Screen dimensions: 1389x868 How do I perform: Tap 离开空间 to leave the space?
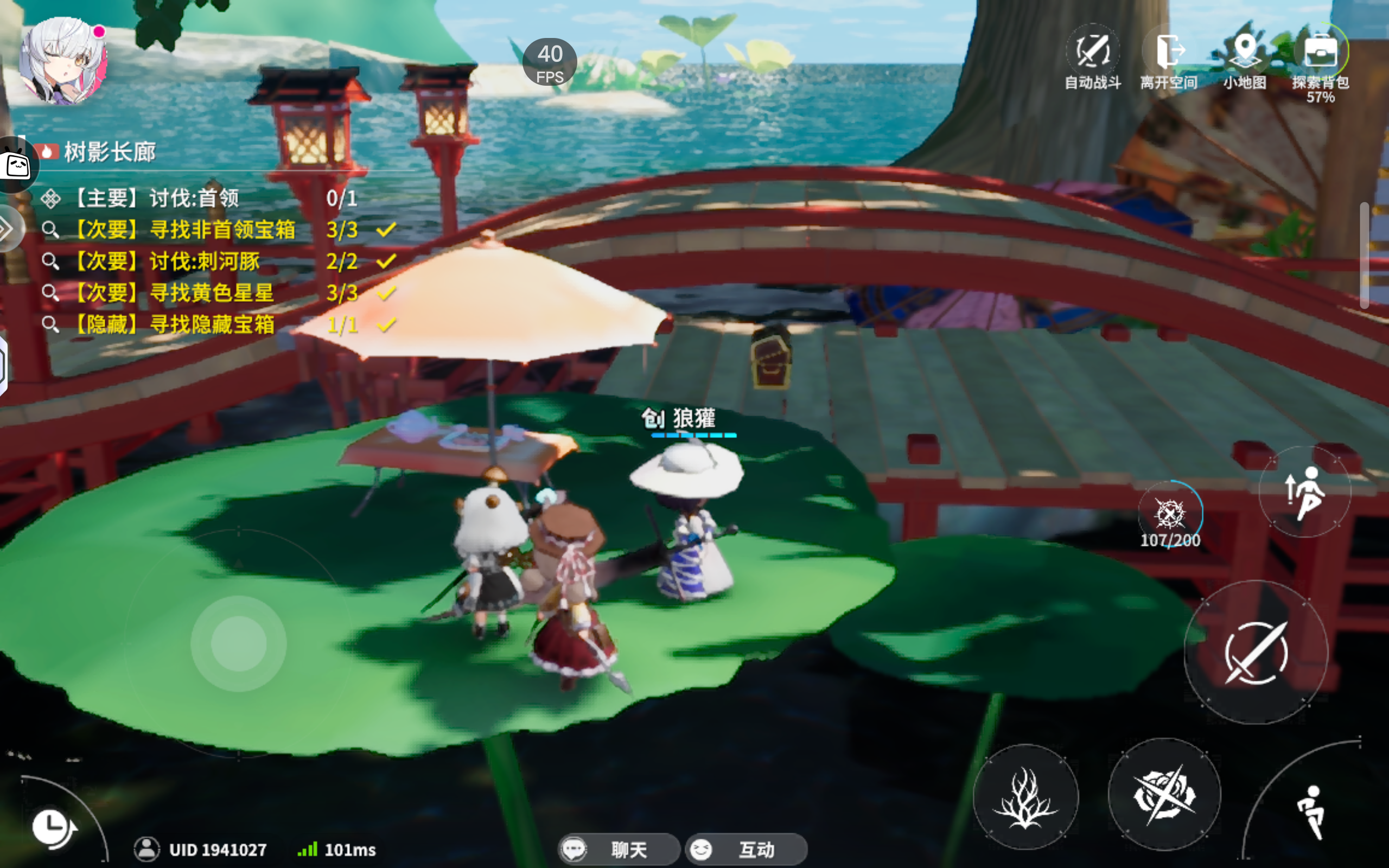(1169, 56)
